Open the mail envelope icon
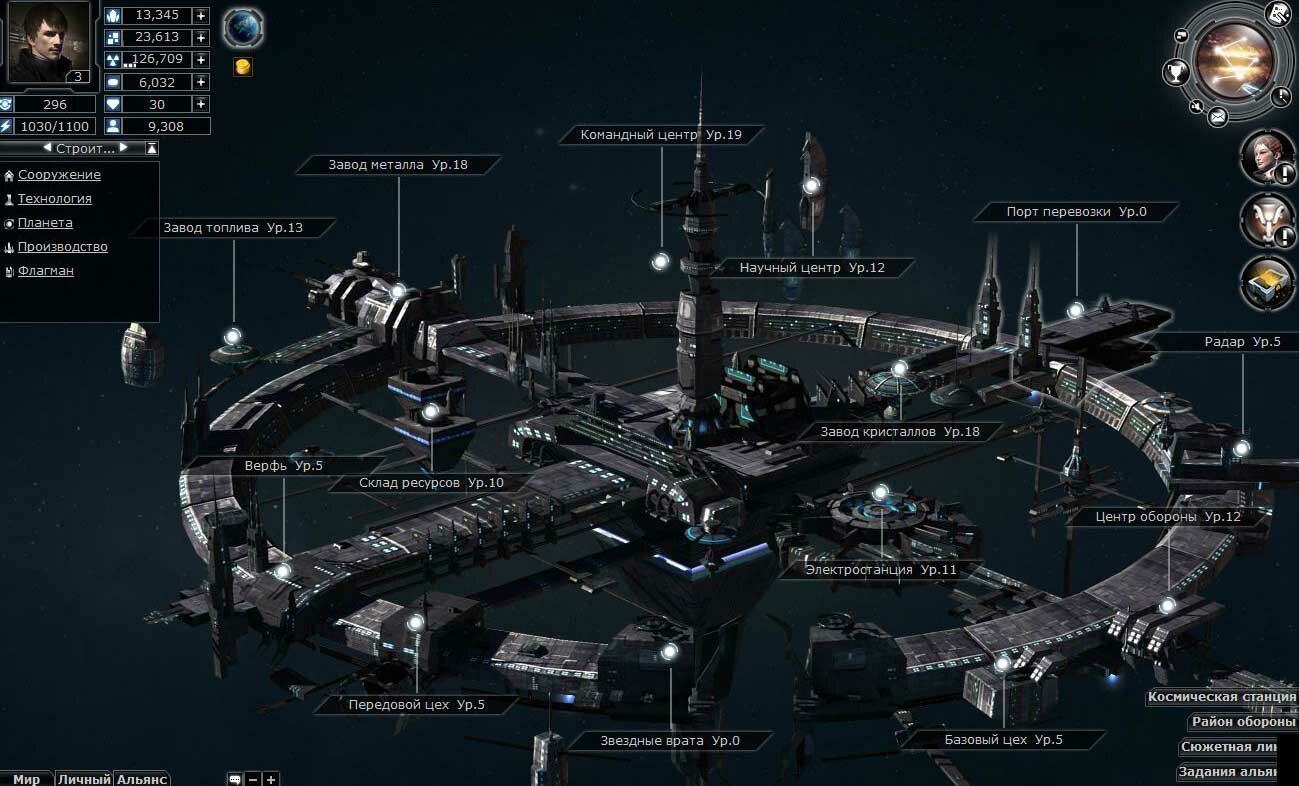 pos(1217,118)
